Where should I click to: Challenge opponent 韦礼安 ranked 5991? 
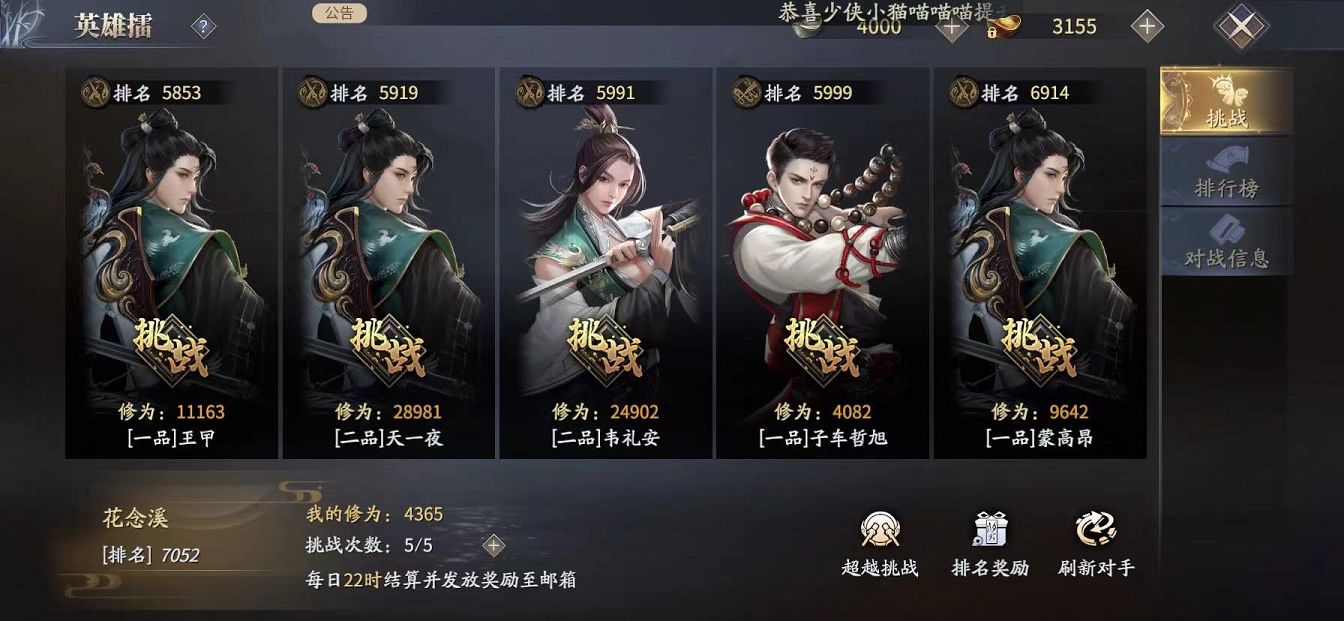pyautogui.click(x=605, y=346)
